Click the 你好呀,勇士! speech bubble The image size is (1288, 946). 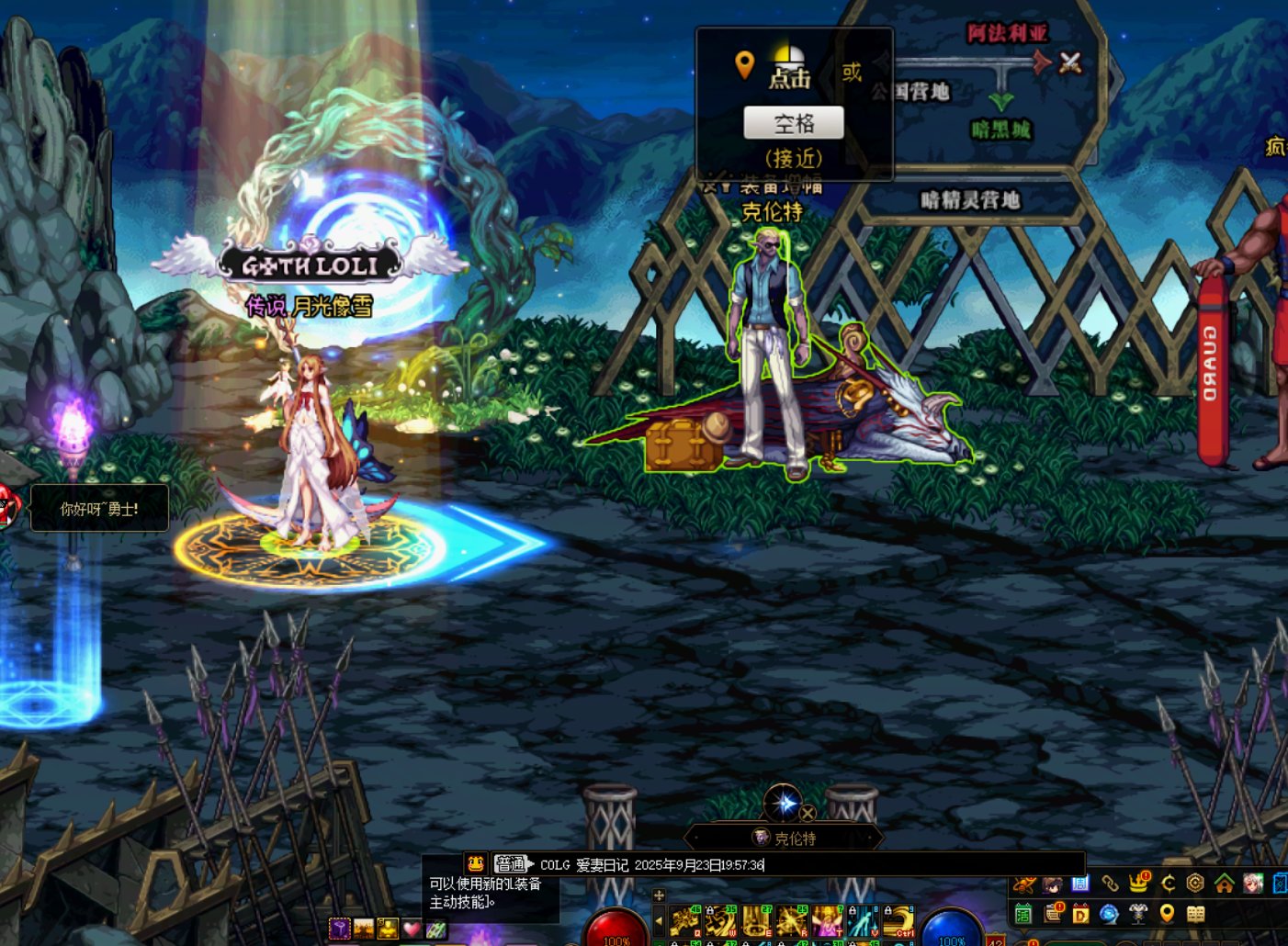99,508
